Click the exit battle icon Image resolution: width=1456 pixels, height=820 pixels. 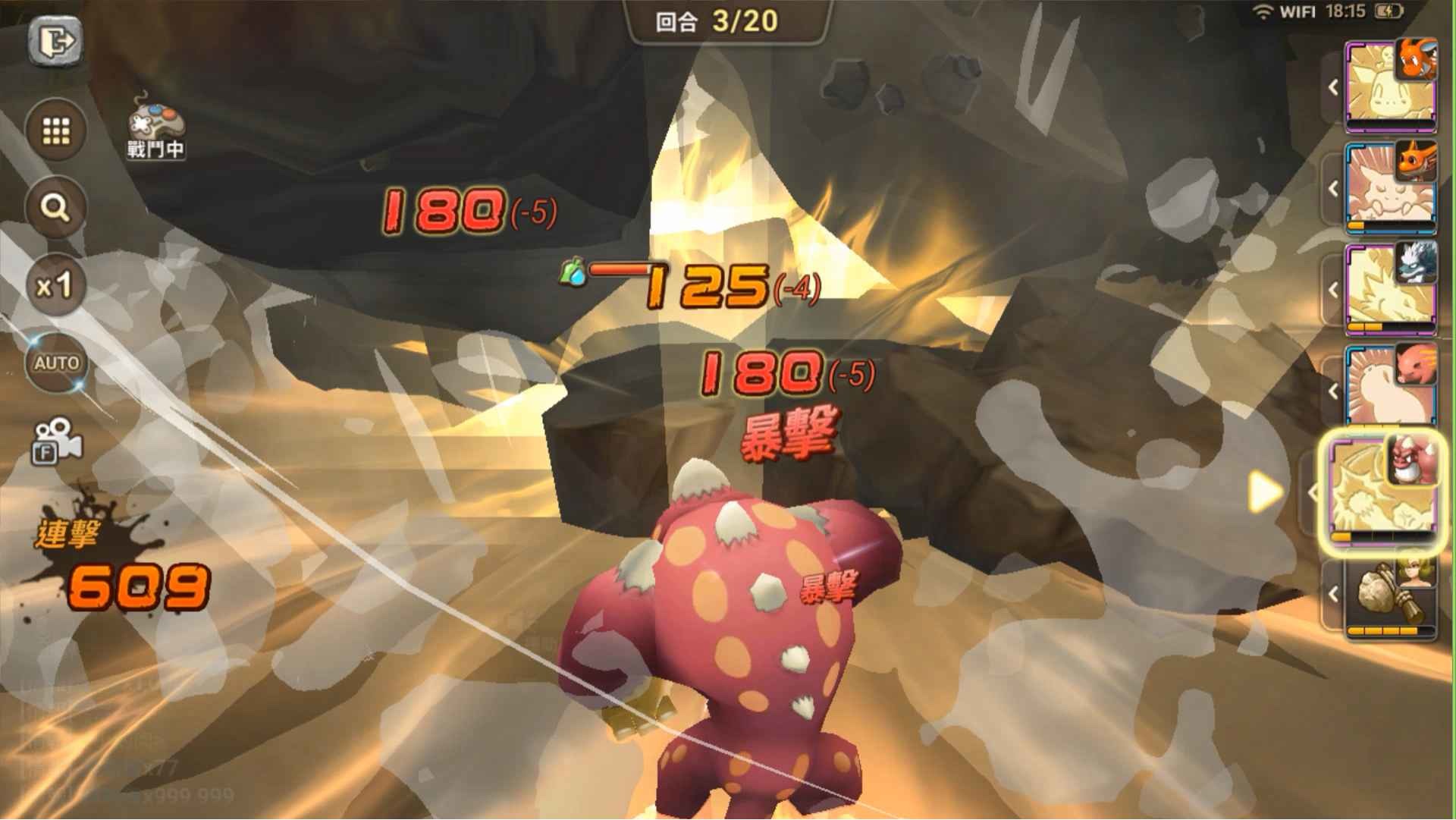click(55, 43)
